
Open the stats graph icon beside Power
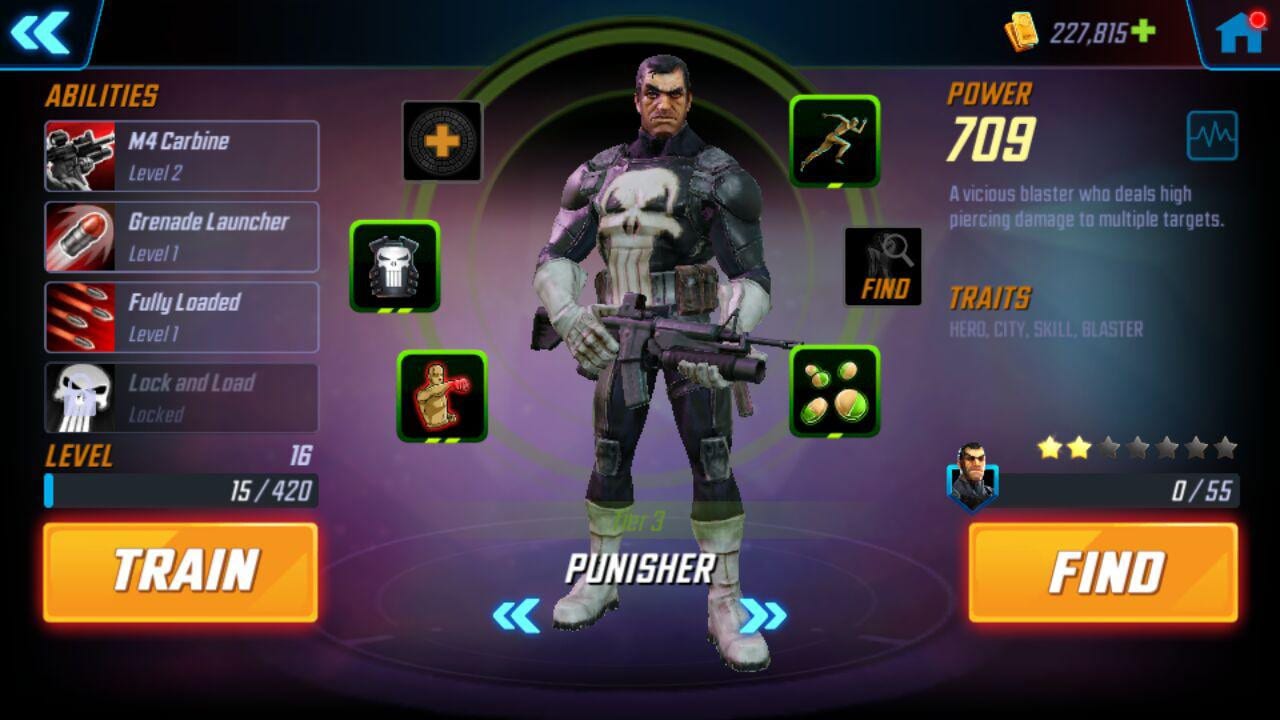coord(1212,136)
